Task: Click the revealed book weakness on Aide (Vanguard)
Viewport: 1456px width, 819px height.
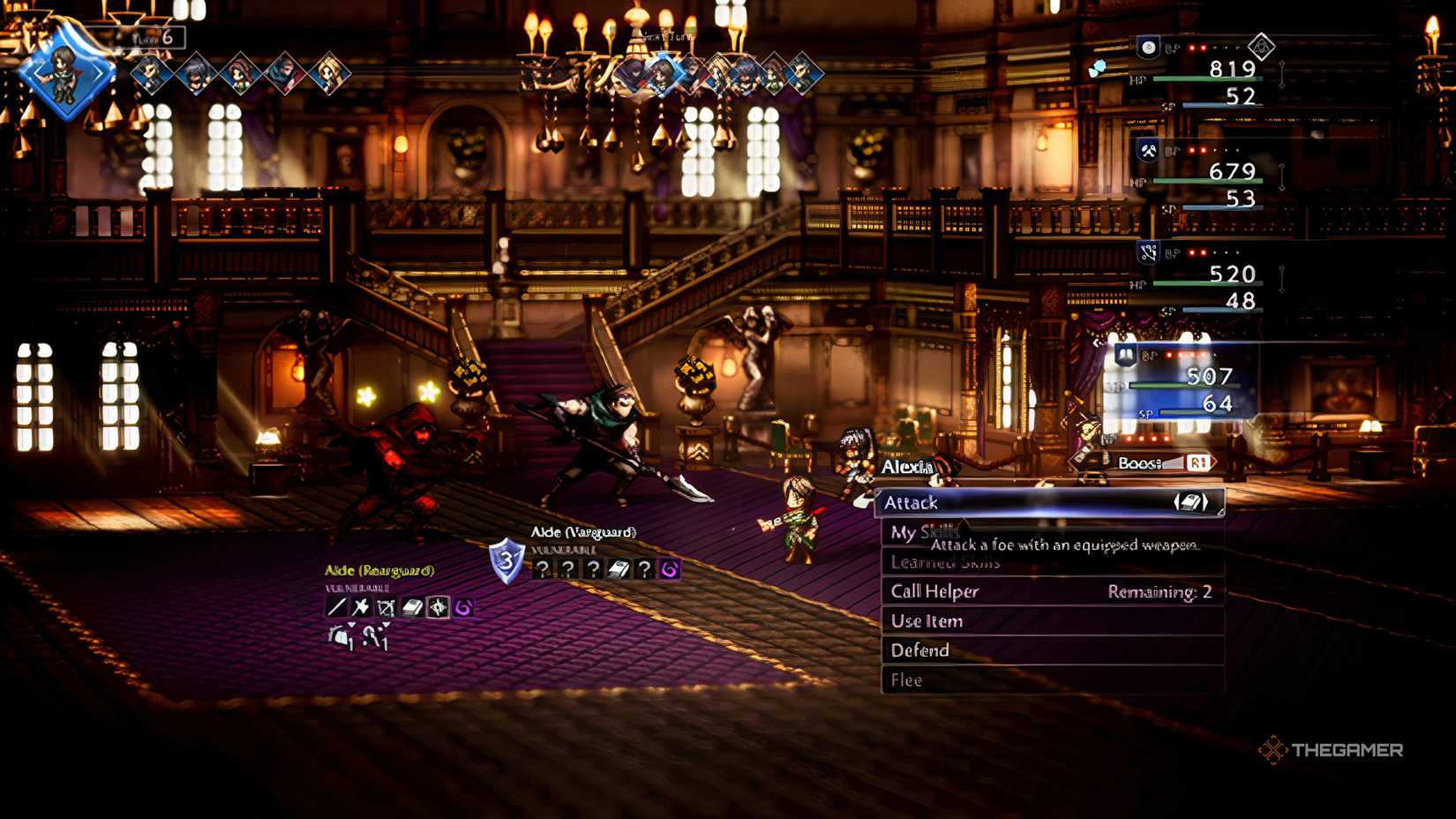Action: [x=617, y=567]
